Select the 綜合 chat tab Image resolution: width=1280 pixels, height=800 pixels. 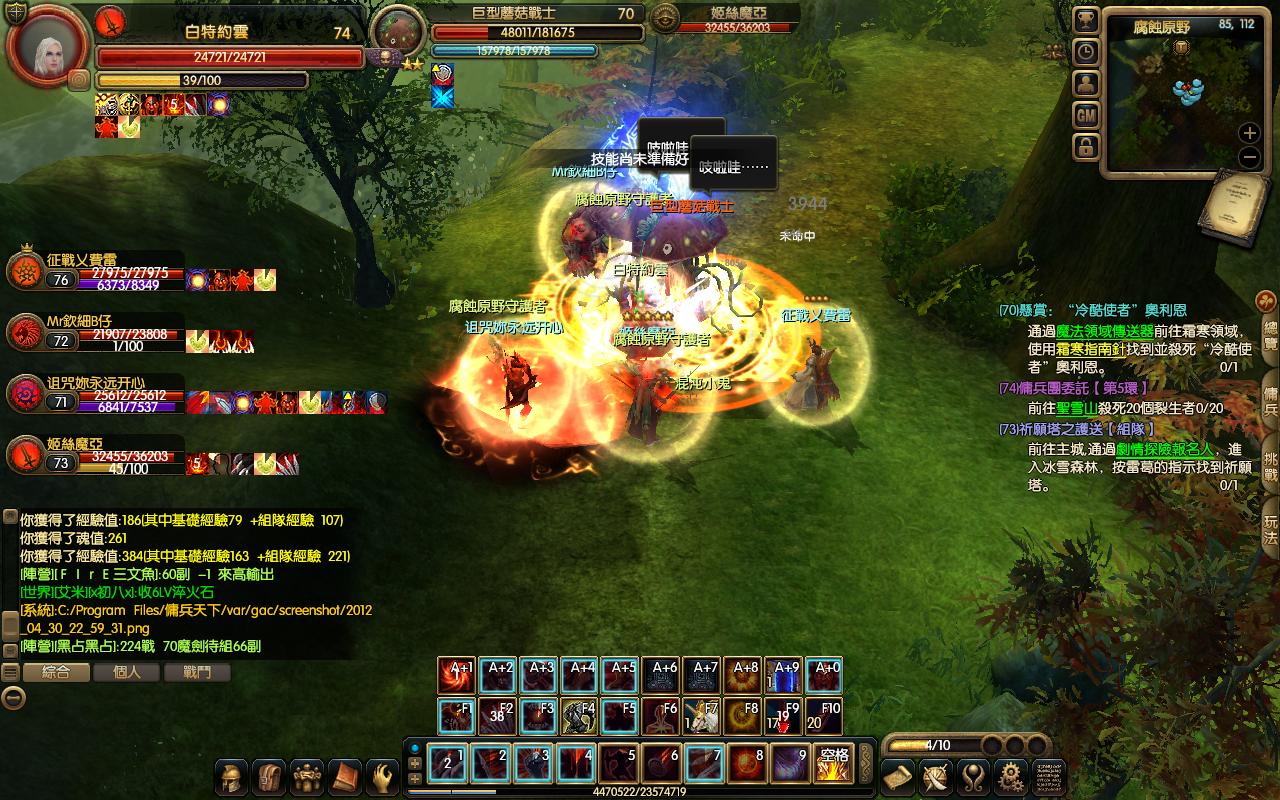pos(56,672)
